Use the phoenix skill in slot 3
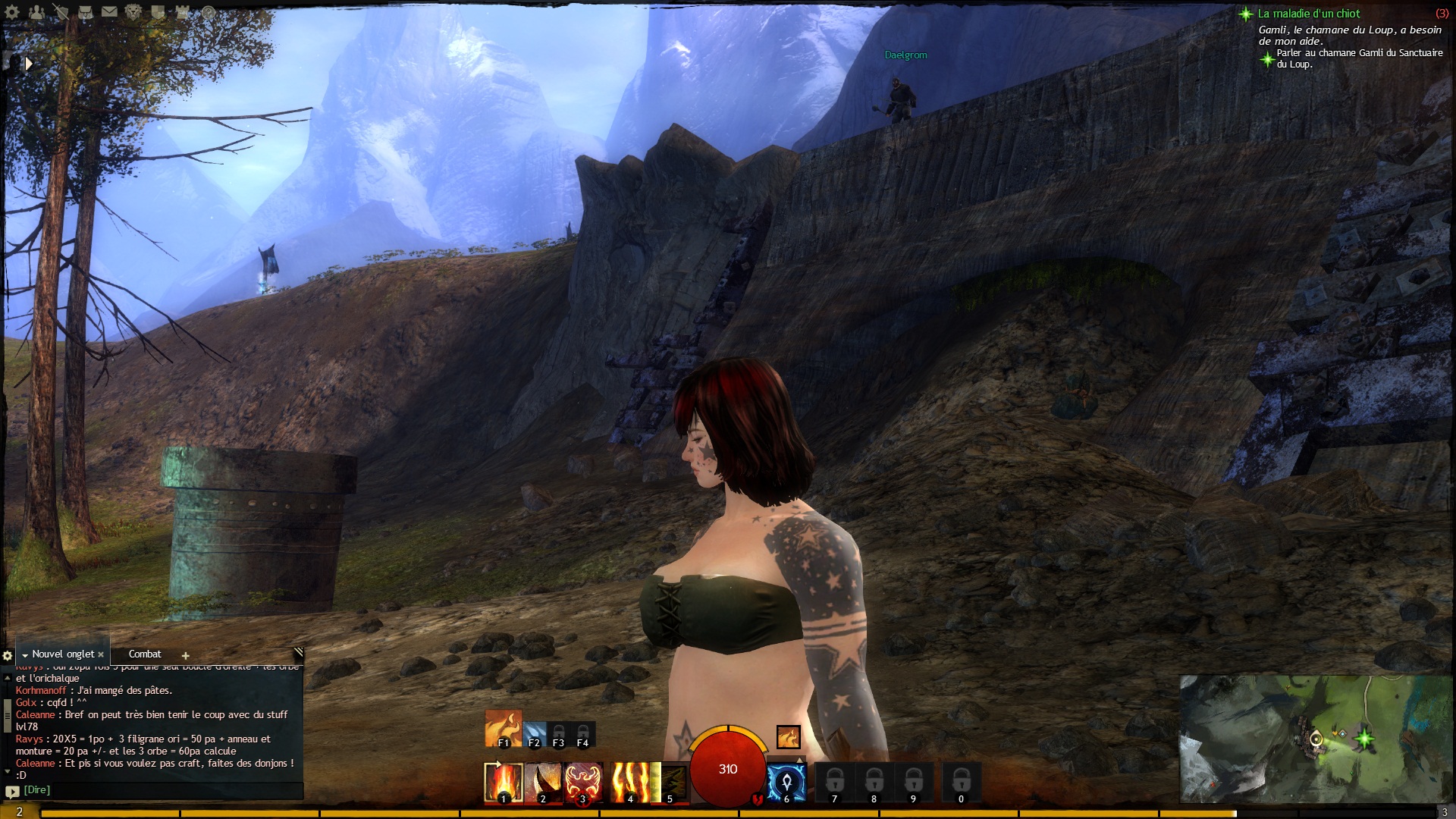This screenshot has width=1456, height=819. 582,783
